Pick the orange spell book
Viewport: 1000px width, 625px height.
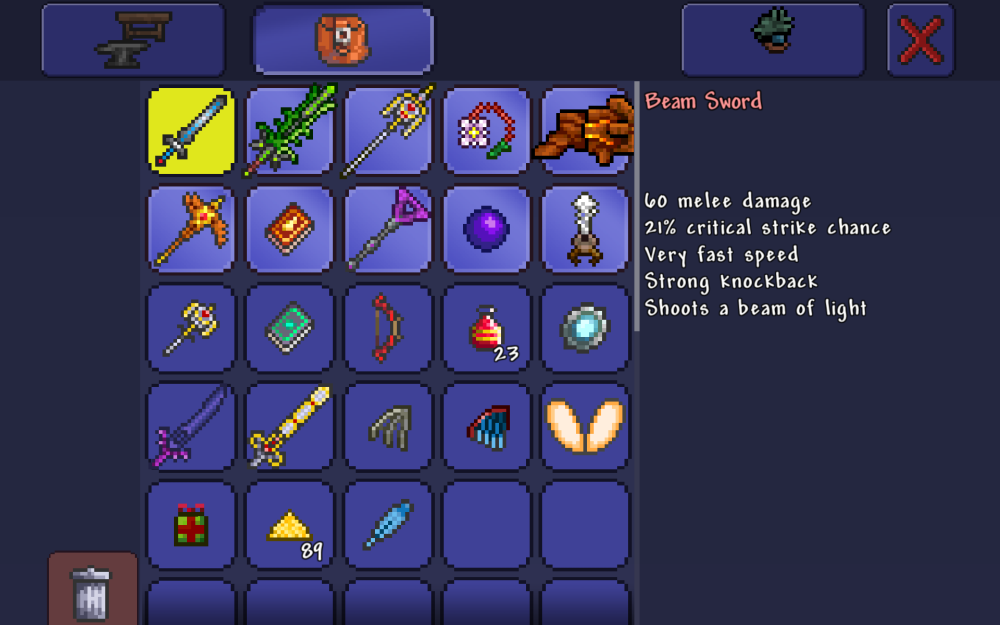(x=290, y=229)
